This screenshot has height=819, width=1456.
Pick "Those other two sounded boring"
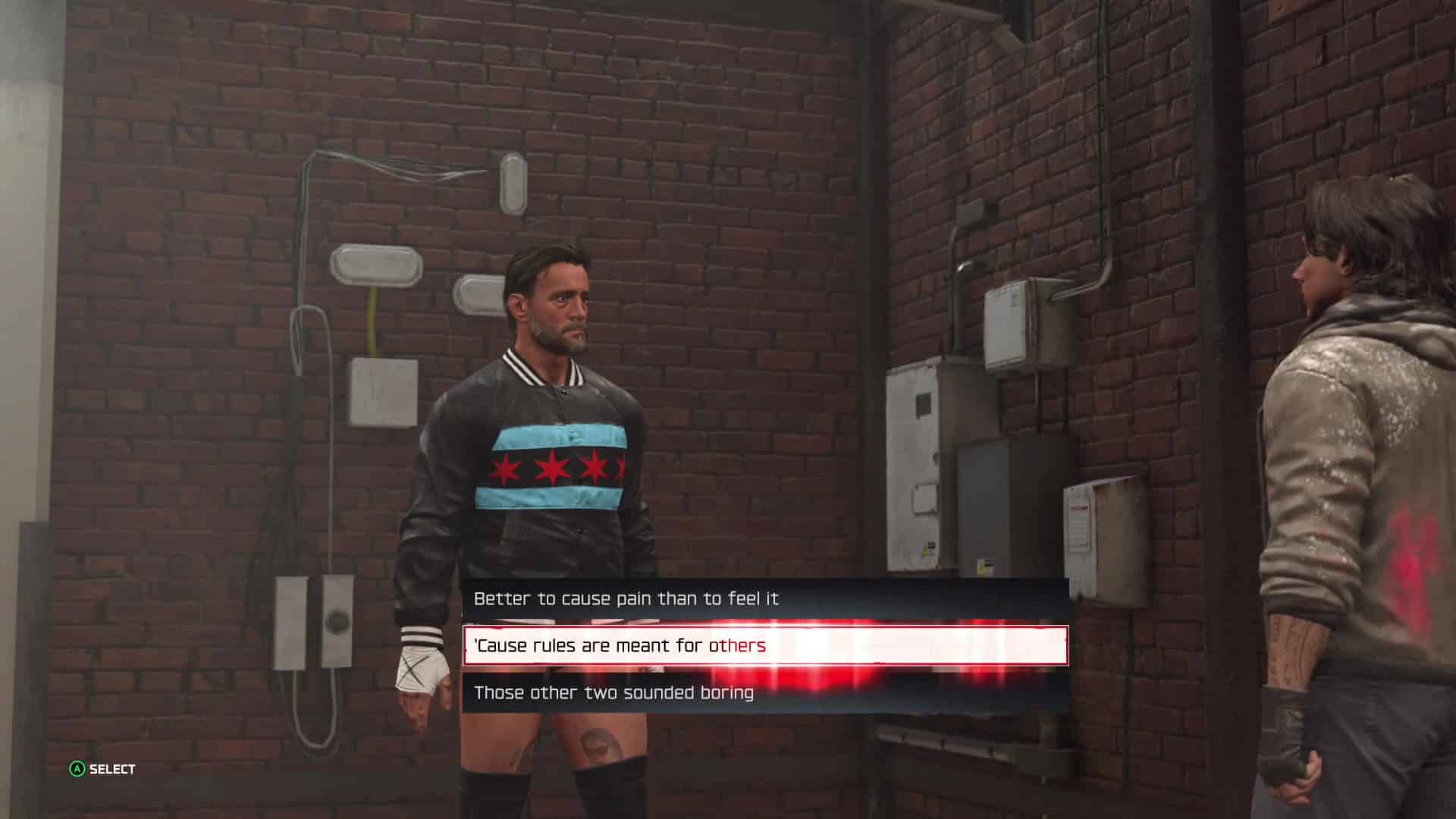614,692
